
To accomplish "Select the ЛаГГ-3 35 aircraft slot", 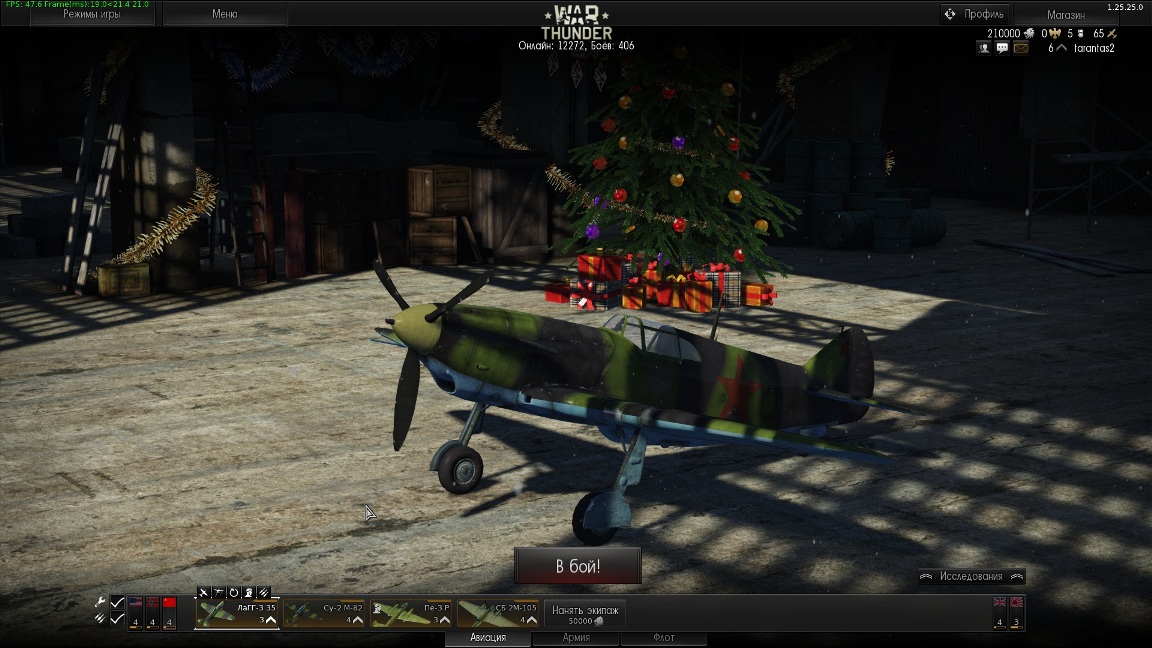I will 238,613.
